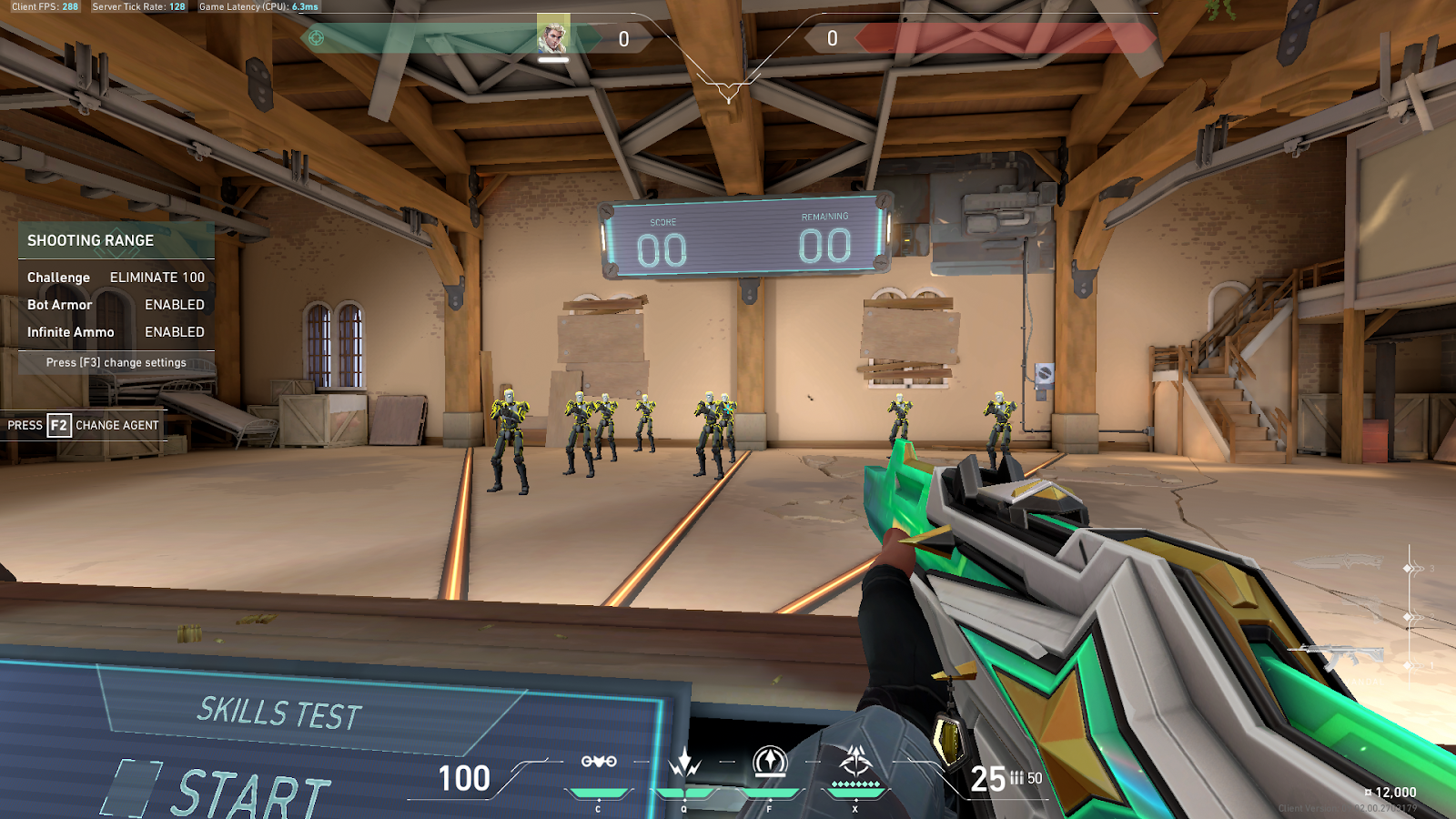Viewport: 1456px width, 819px height.
Task: Toggle the Bot Armor setting row
Action: [116, 305]
